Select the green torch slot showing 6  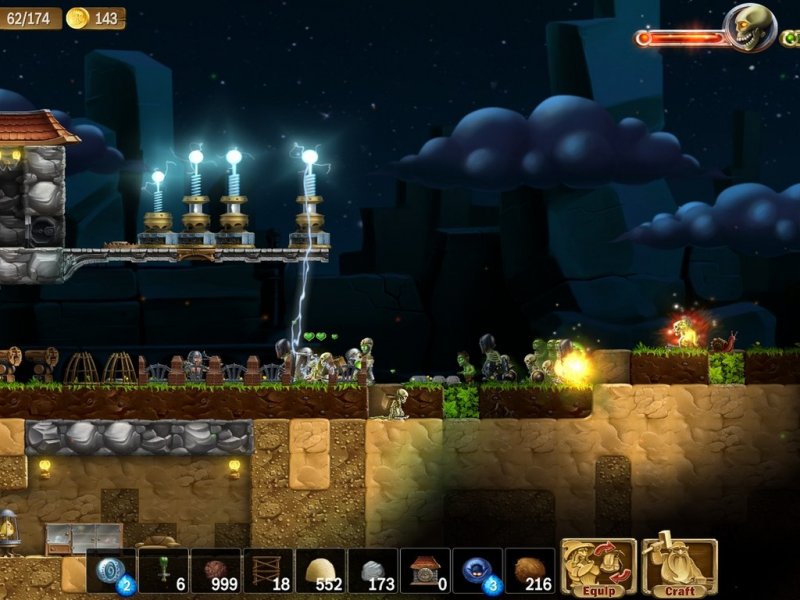pos(163,571)
